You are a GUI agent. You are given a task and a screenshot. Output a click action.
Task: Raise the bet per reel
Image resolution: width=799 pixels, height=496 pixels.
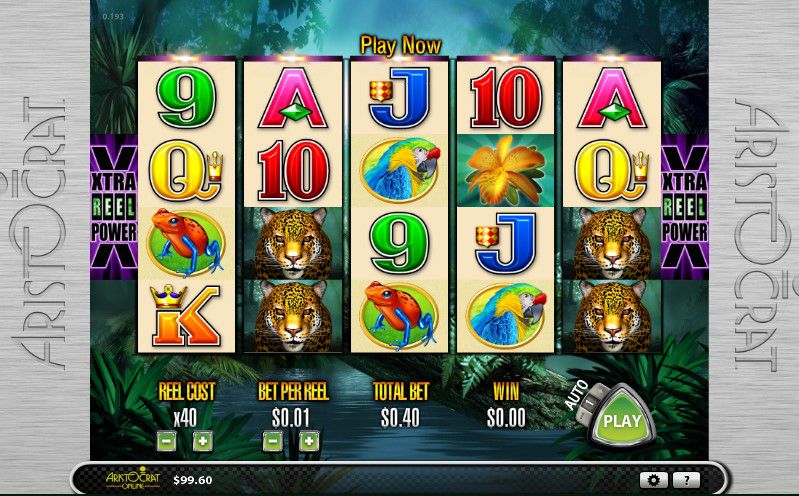pyautogui.click(x=309, y=440)
